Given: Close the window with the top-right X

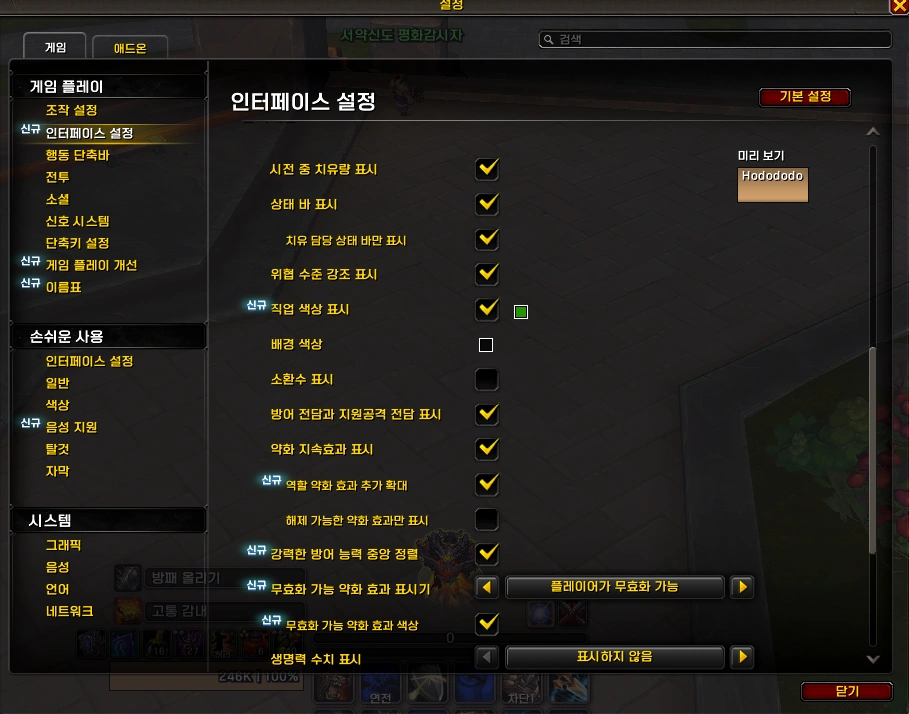Looking at the screenshot, I should coord(898,6).
